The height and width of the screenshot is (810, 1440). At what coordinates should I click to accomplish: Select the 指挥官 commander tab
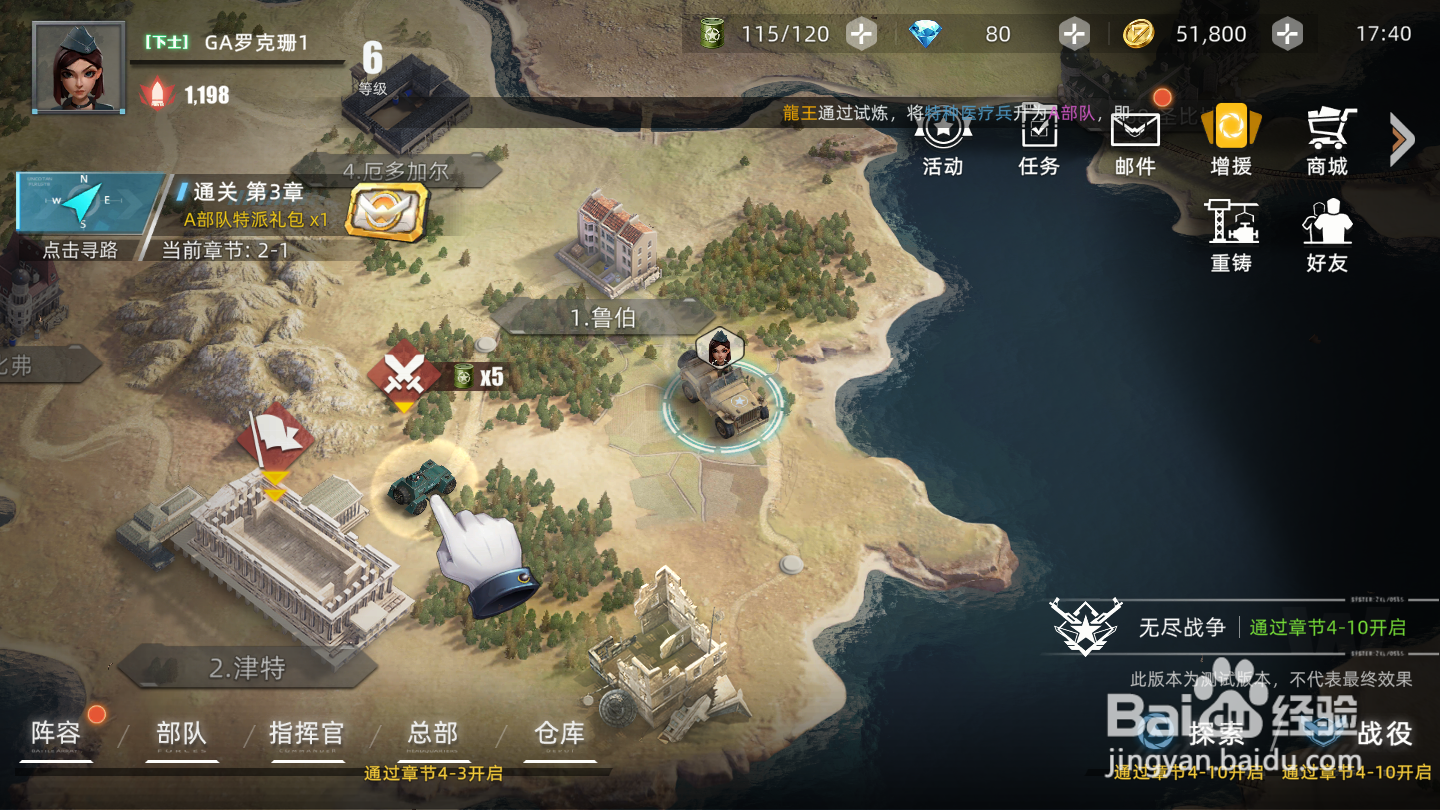pyautogui.click(x=306, y=735)
